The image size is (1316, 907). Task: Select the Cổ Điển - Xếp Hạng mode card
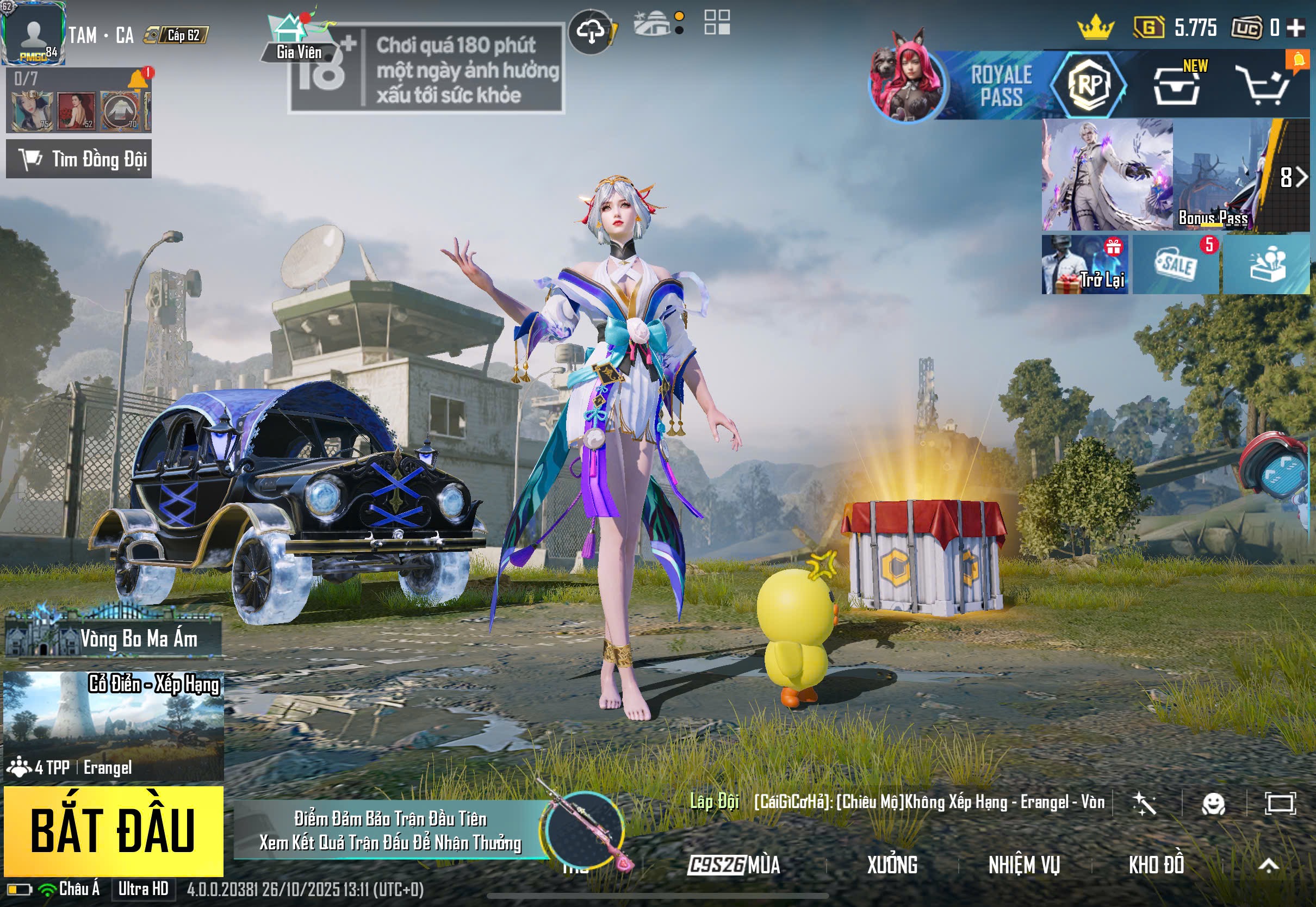click(114, 725)
